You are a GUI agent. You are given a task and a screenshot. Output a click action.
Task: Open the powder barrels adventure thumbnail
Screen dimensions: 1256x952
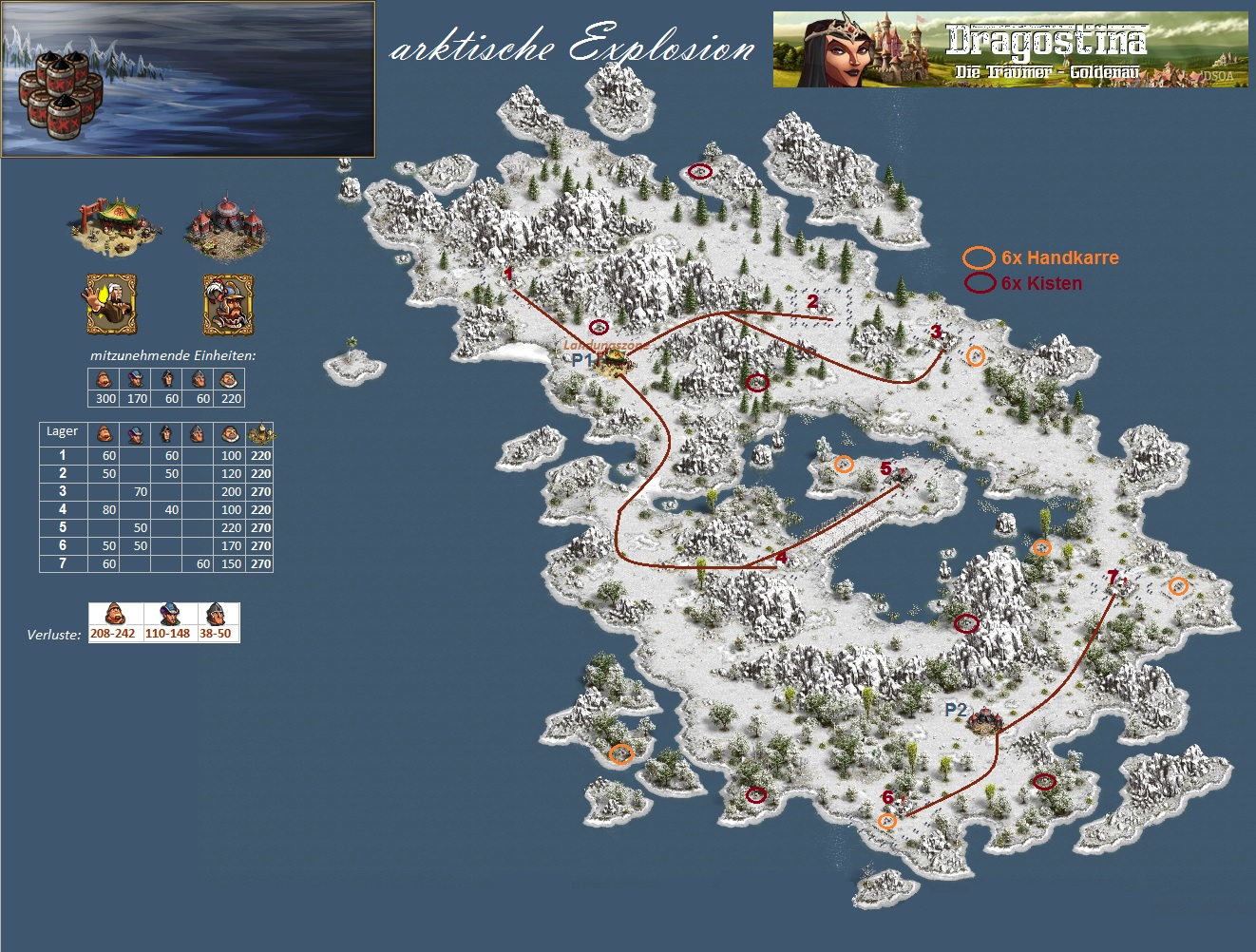click(x=188, y=79)
